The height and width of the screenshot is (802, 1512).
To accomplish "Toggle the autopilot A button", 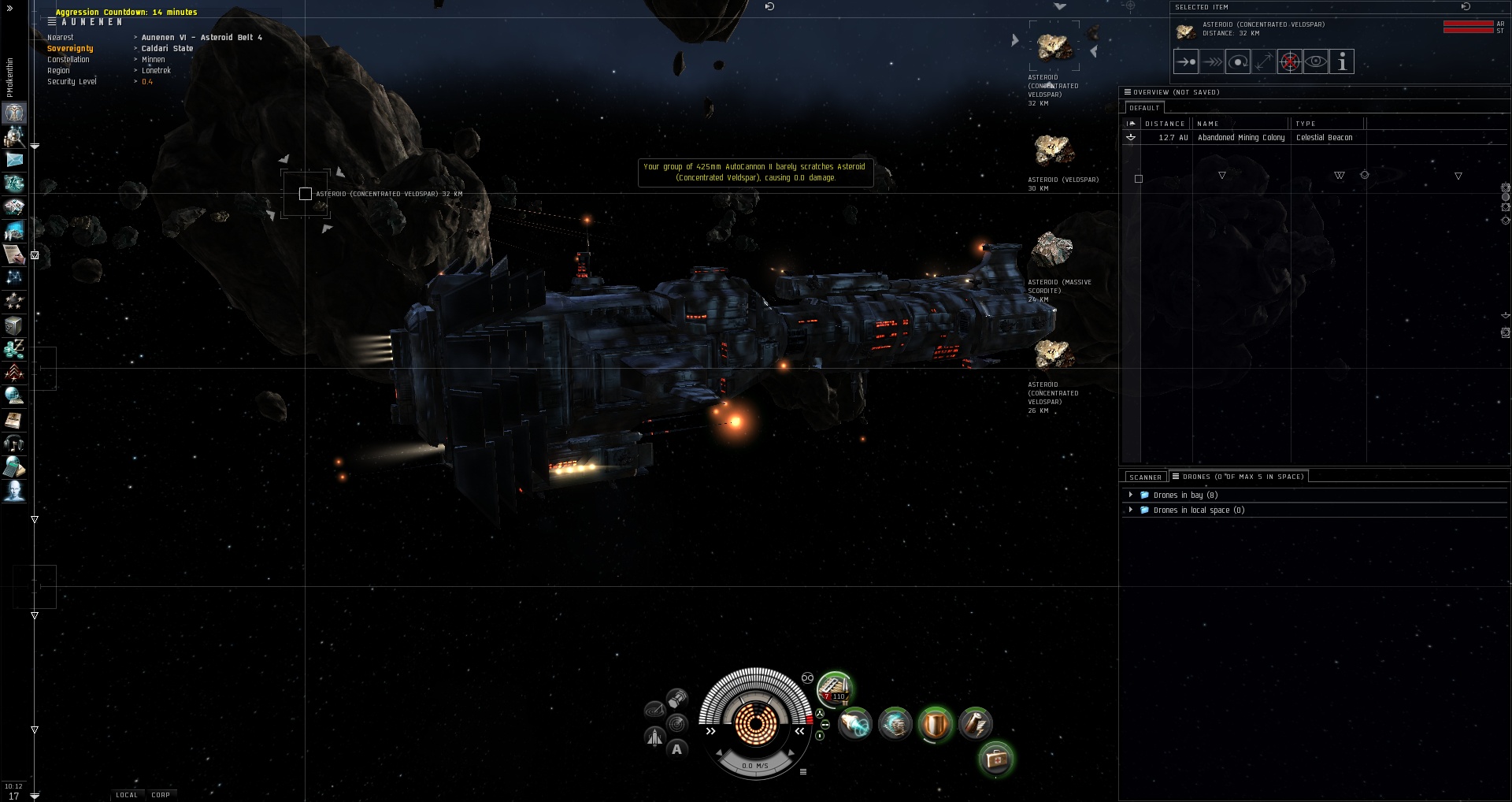I will click(x=676, y=749).
